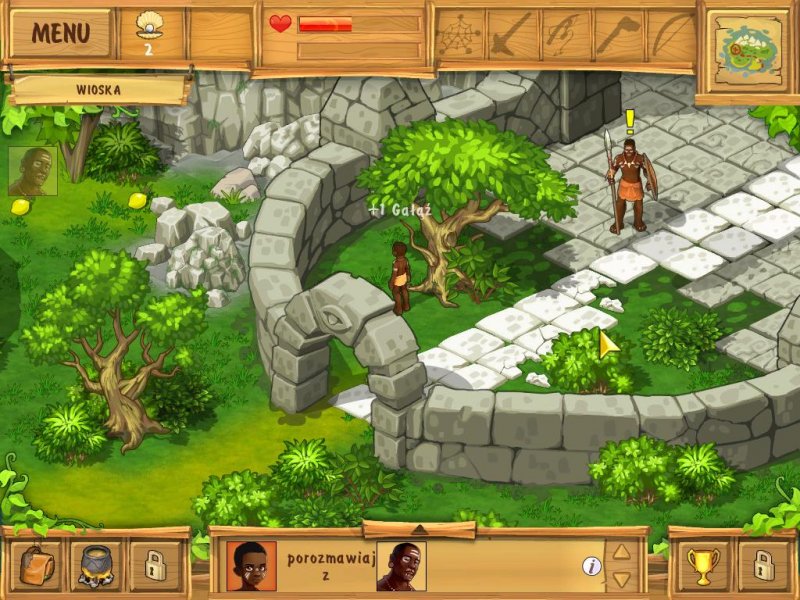800x600 pixels.
Task: Show the previous task with up arrow
Action: [621, 552]
